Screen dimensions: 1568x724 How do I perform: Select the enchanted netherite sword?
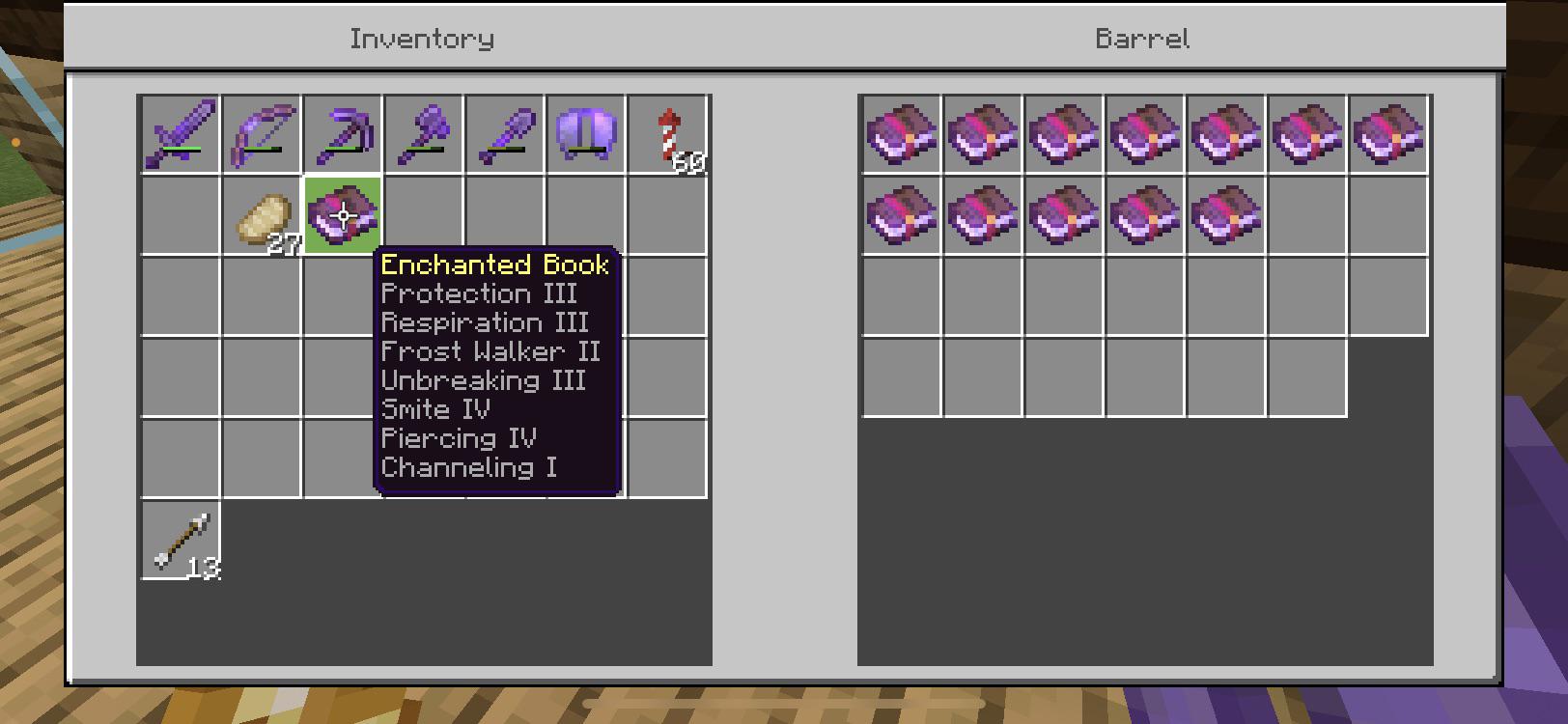click(x=182, y=132)
